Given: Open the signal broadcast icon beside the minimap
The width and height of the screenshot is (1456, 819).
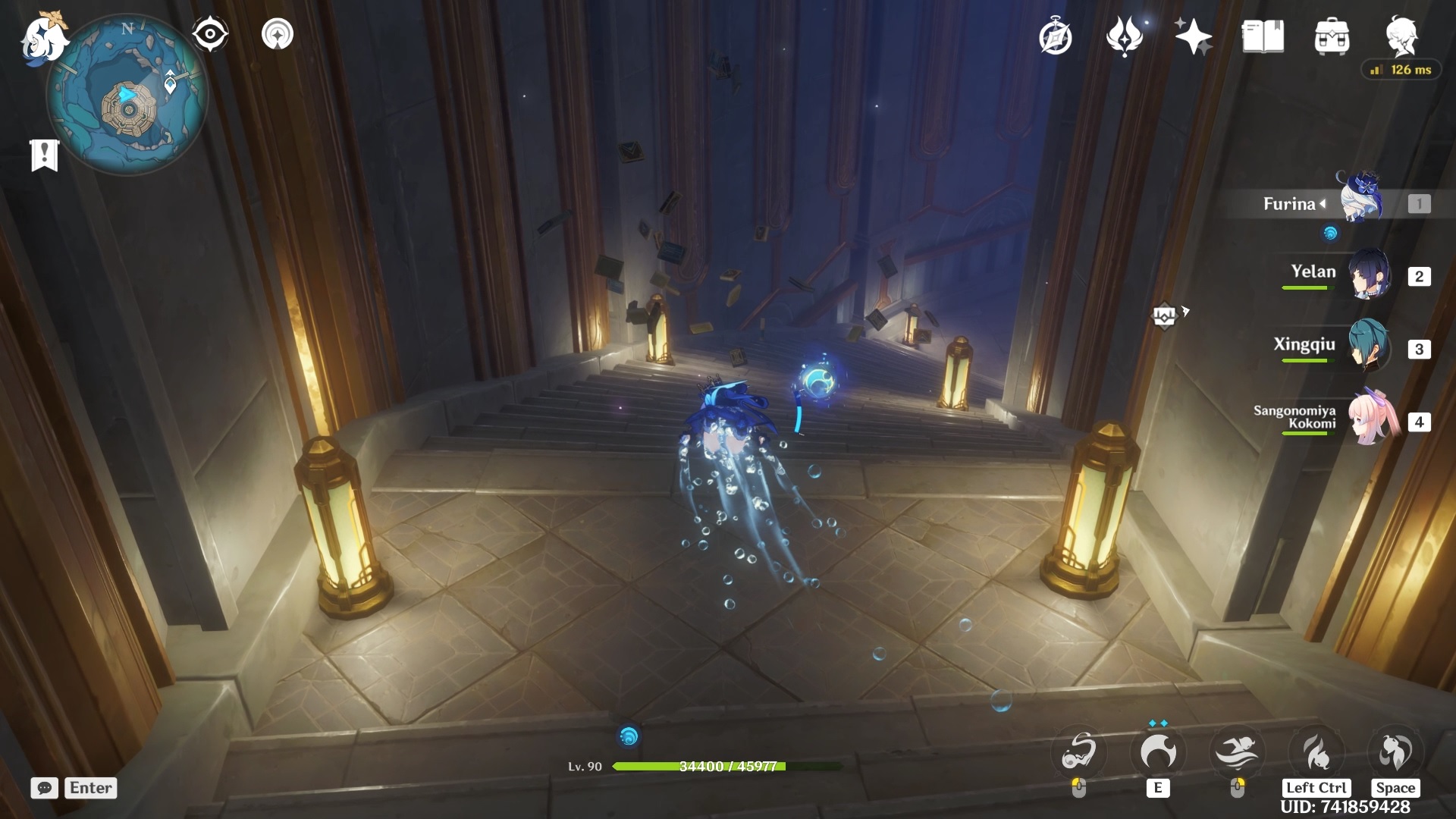Looking at the screenshot, I should click(x=278, y=34).
